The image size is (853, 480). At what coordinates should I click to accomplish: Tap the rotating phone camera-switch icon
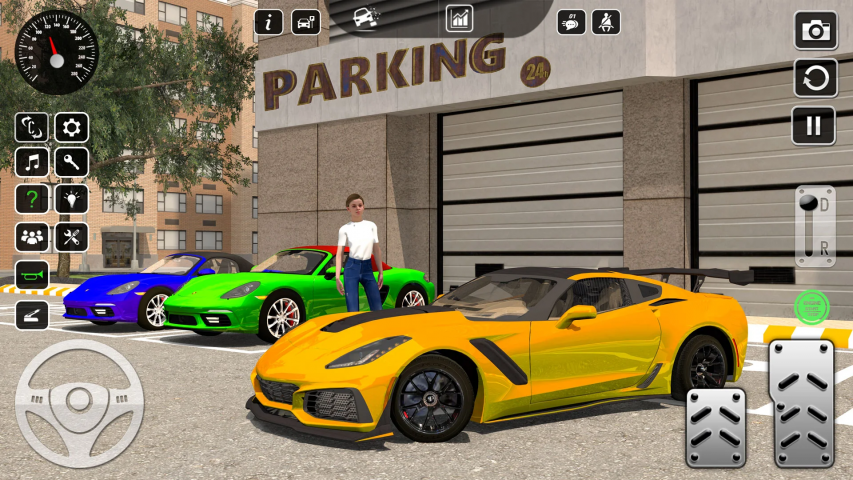pyautogui.click(x=33, y=127)
